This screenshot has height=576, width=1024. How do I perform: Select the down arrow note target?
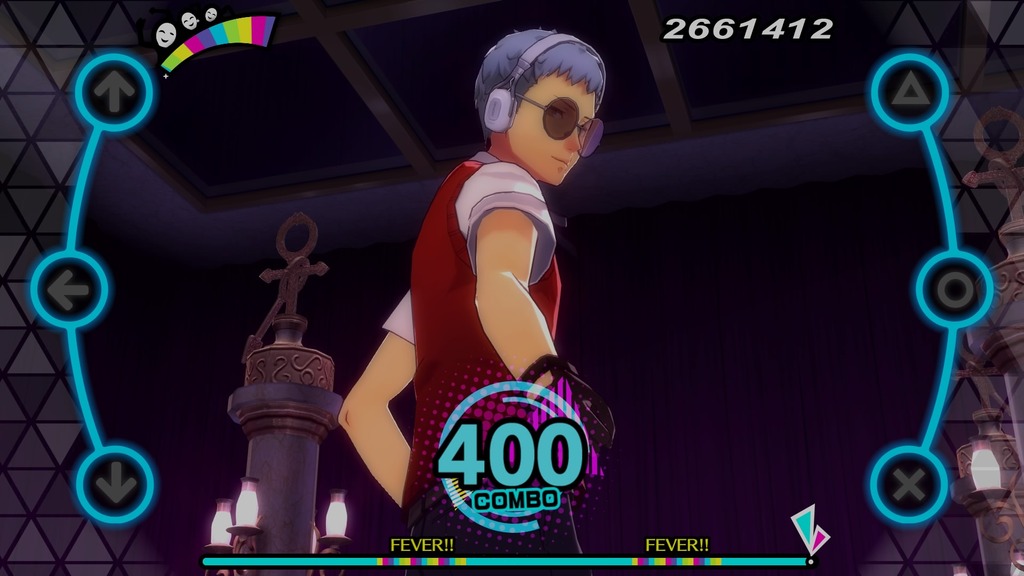[114, 485]
